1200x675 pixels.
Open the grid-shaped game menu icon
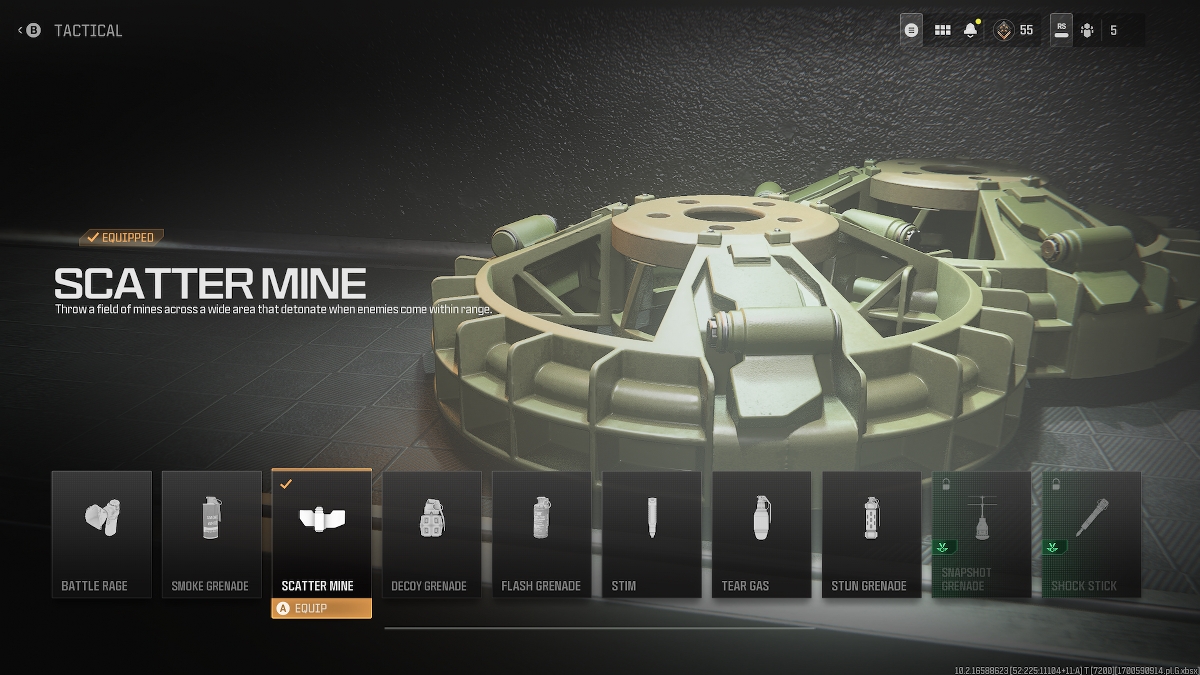tap(942, 30)
